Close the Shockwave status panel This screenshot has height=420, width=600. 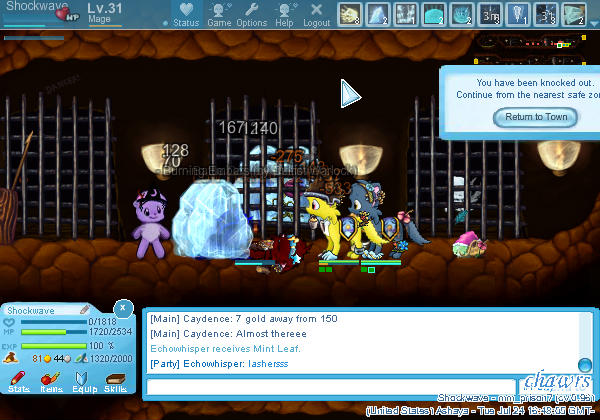click(122, 307)
